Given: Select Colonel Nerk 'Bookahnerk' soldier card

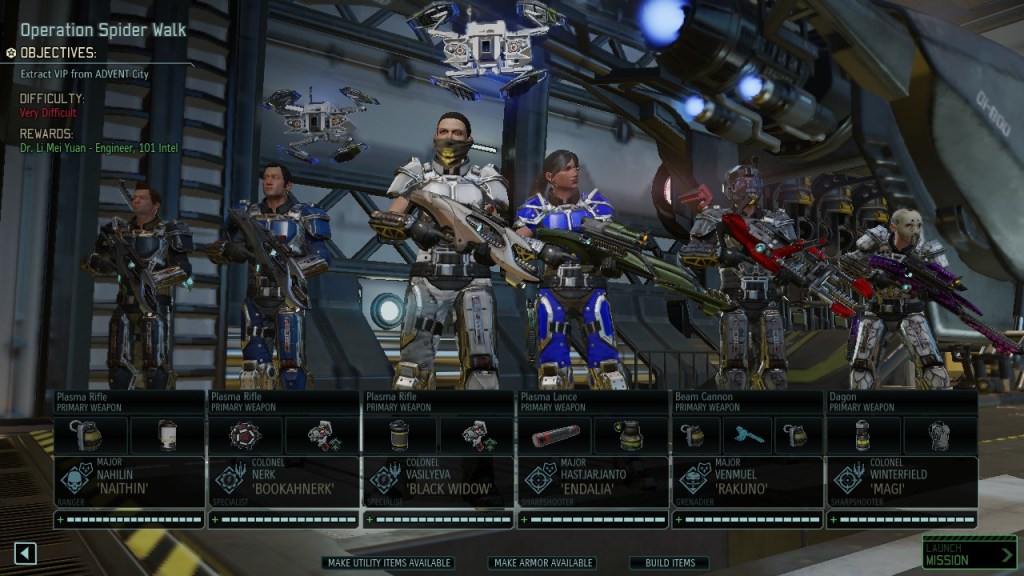Looking at the screenshot, I should 283,481.
